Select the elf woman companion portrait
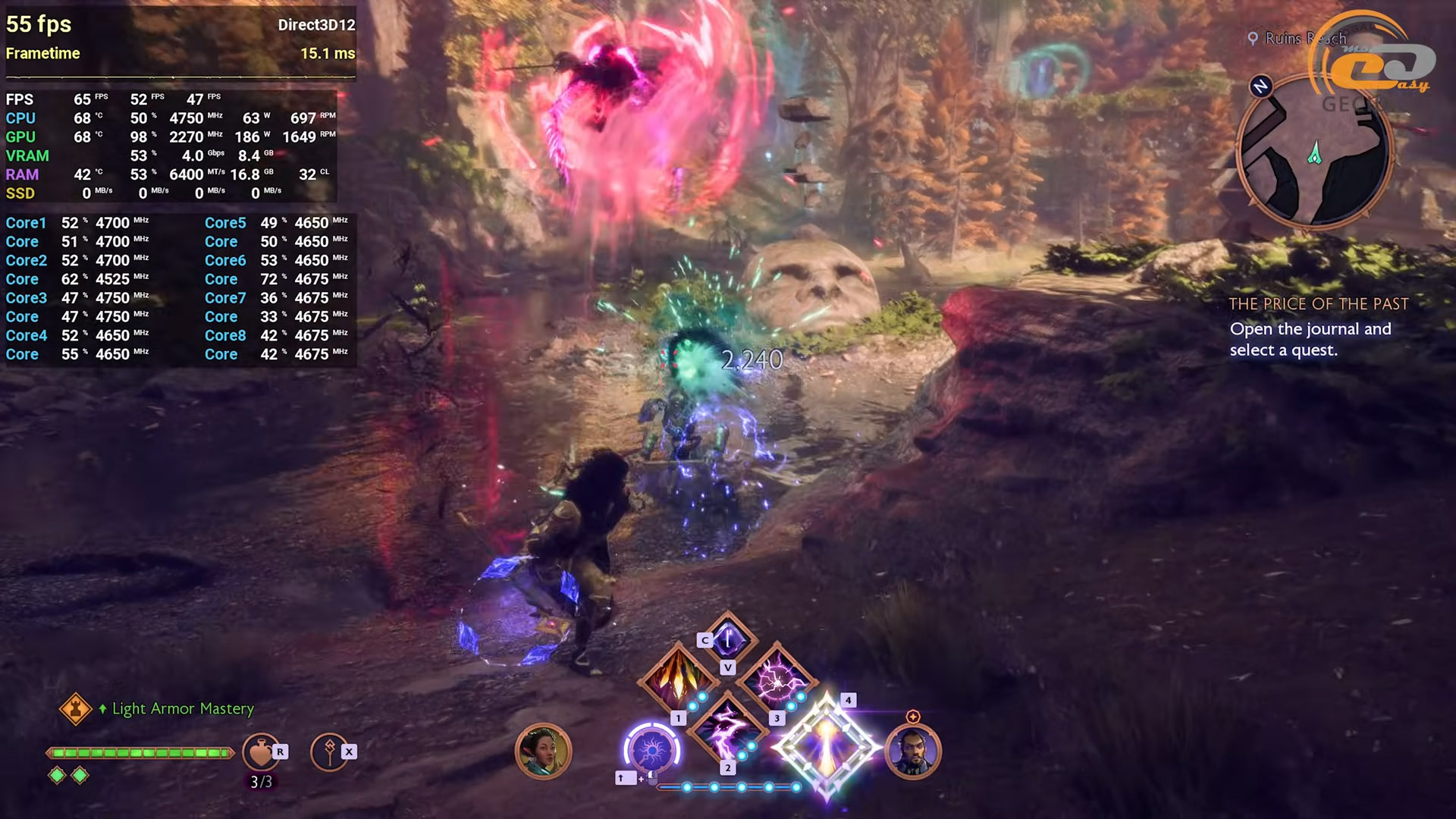Screen dimensions: 1456x819 pyautogui.click(x=543, y=751)
